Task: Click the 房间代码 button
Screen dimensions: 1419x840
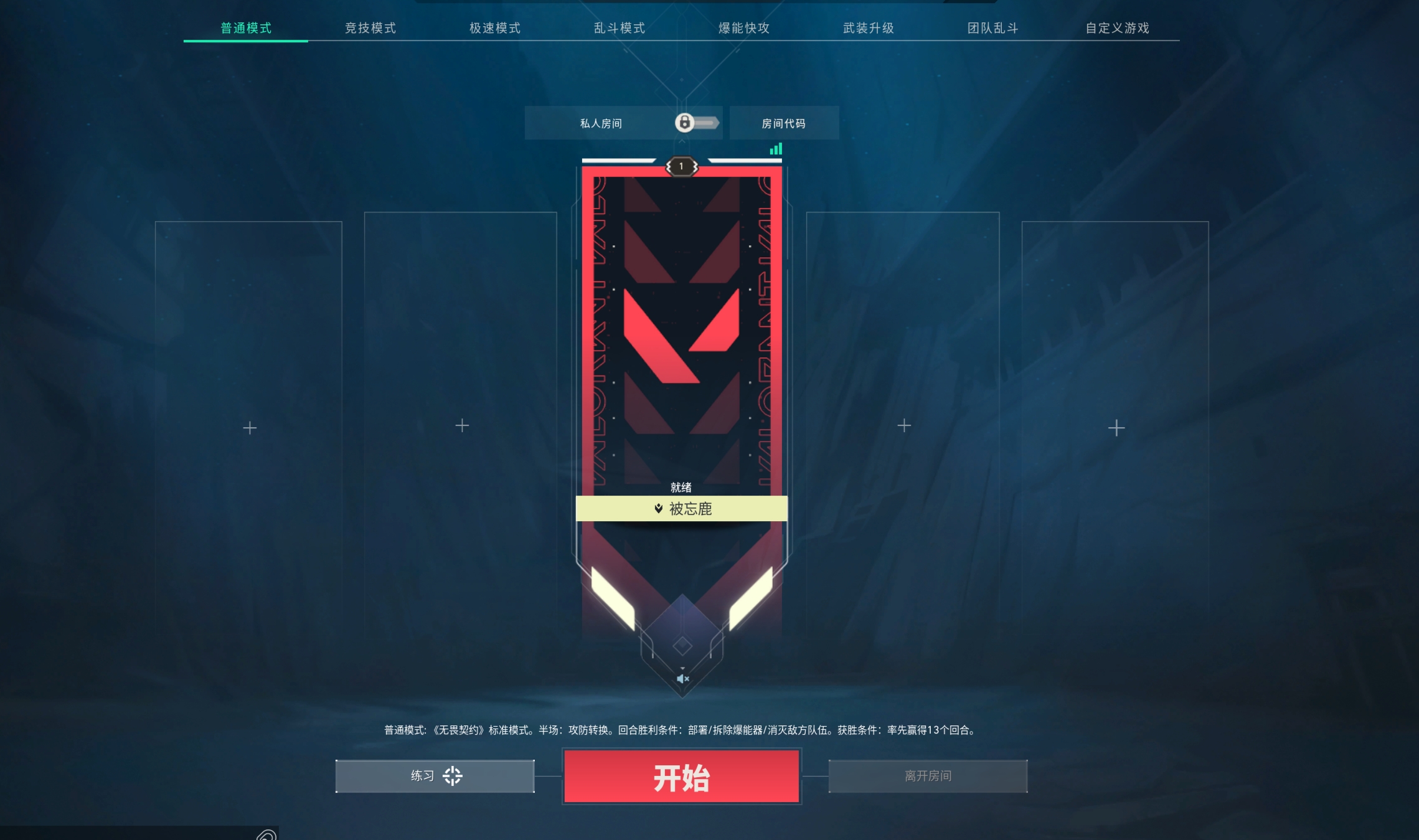Action: [784, 123]
